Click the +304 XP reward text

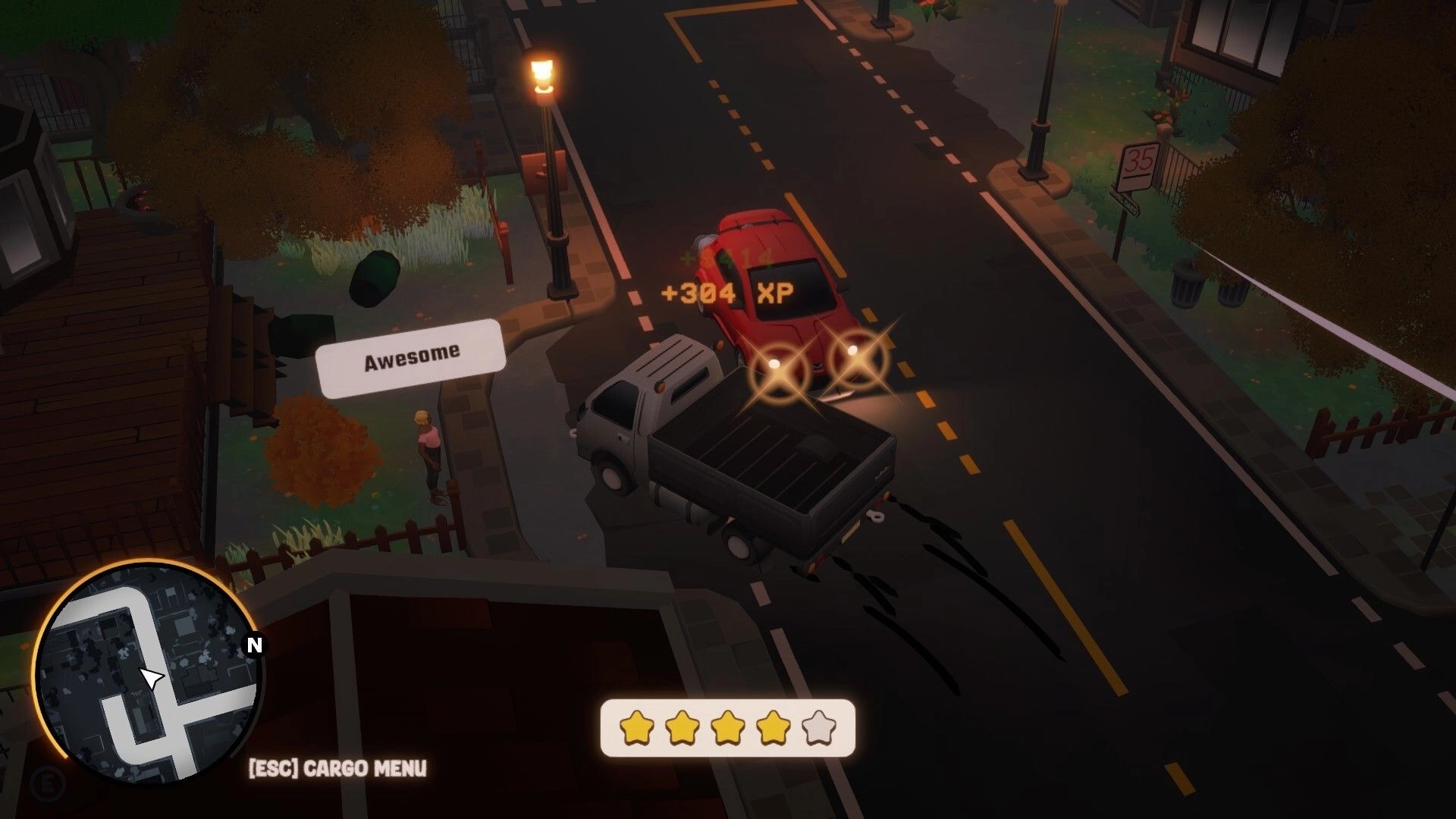coord(730,291)
